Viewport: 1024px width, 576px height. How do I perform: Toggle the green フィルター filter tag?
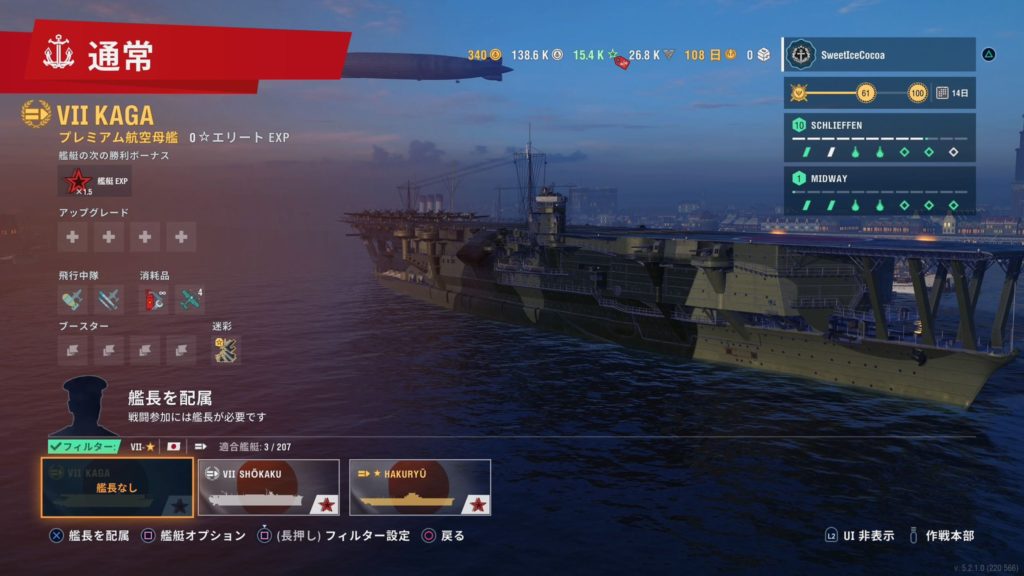(x=84, y=446)
